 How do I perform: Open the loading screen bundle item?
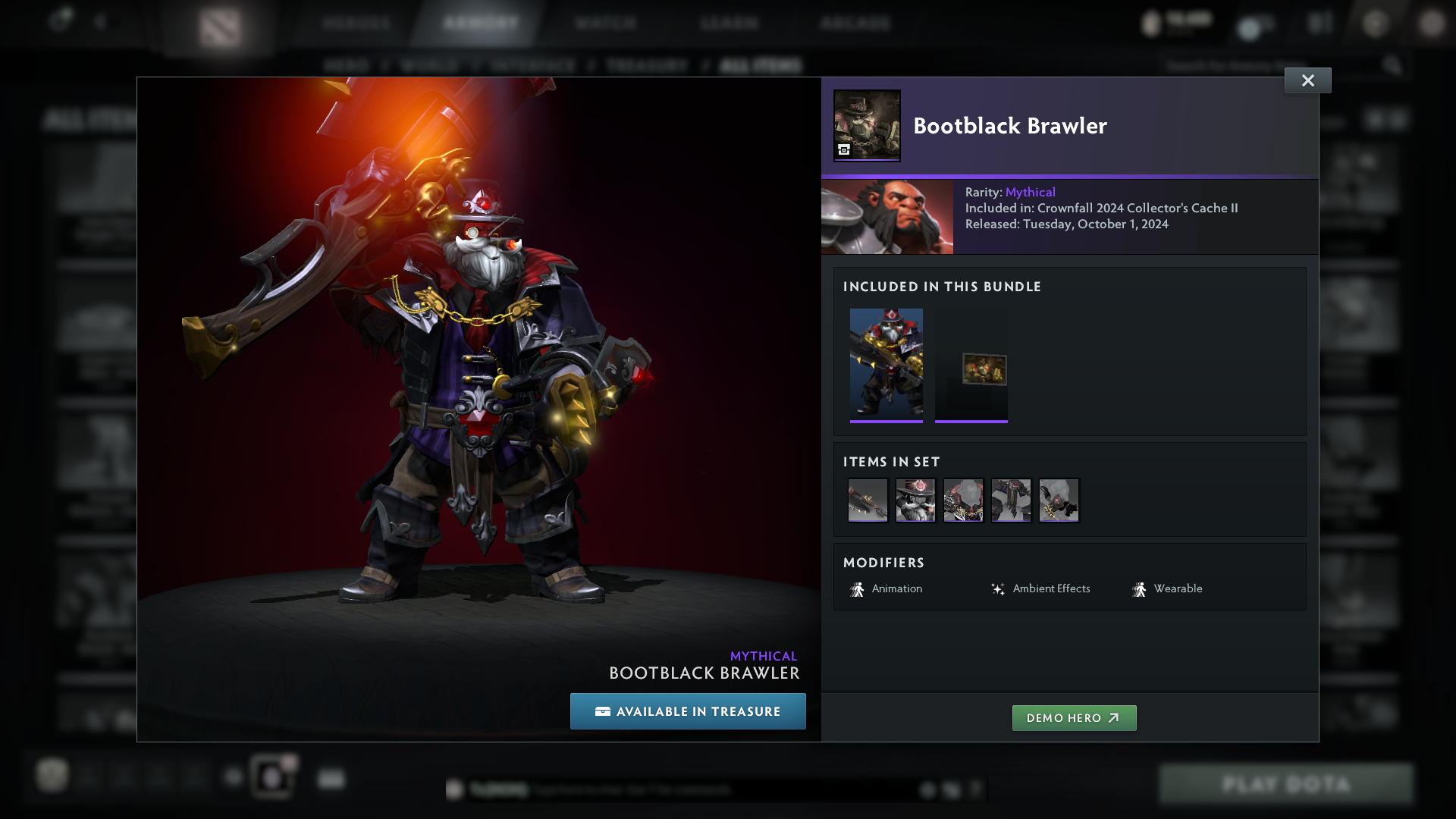pyautogui.click(x=971, y=369)
